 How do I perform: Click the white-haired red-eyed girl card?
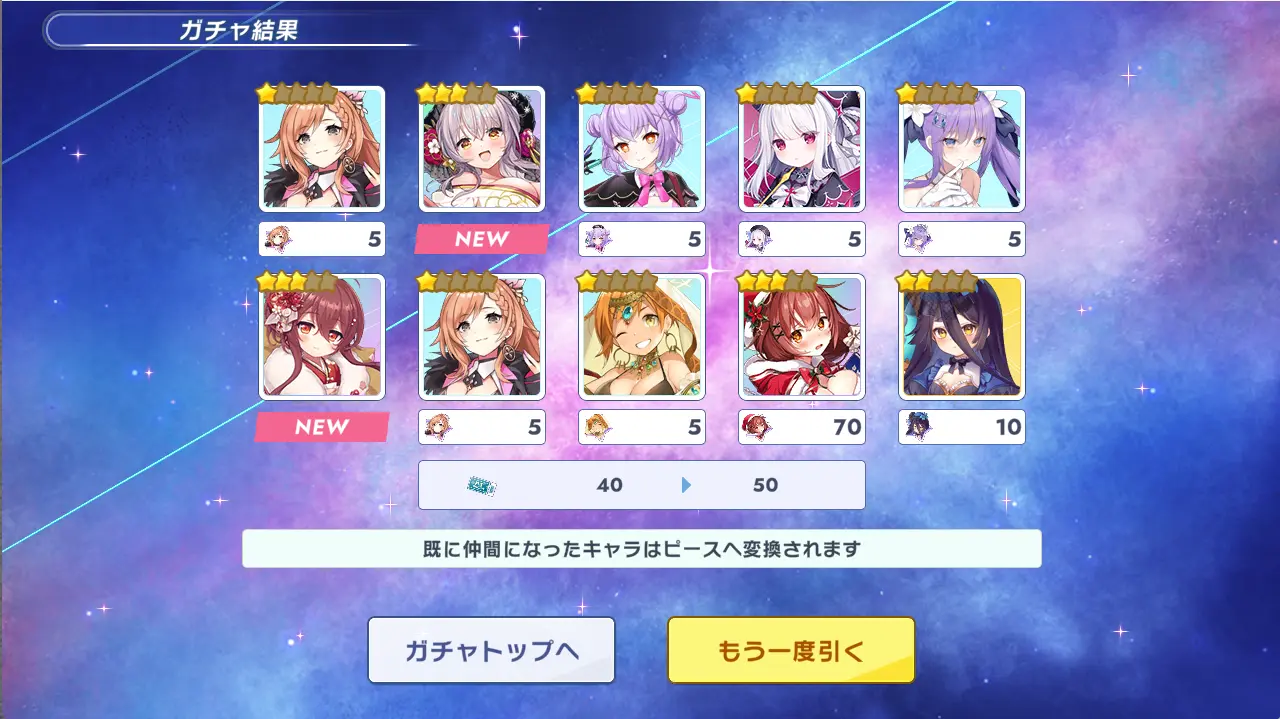[x=801, y=149]
